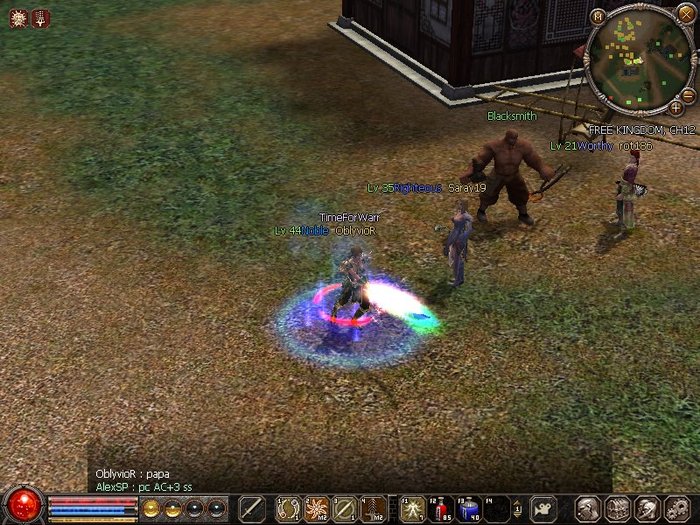Open the large map with the M button
700x525 pixels.
[597, 16]
